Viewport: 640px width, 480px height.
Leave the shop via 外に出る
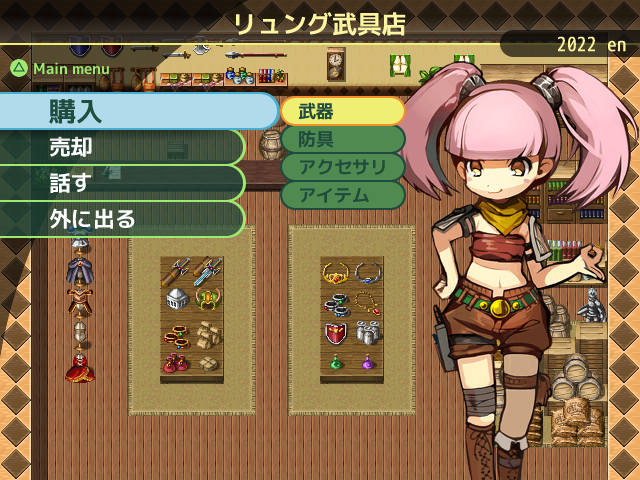(120, 218)
